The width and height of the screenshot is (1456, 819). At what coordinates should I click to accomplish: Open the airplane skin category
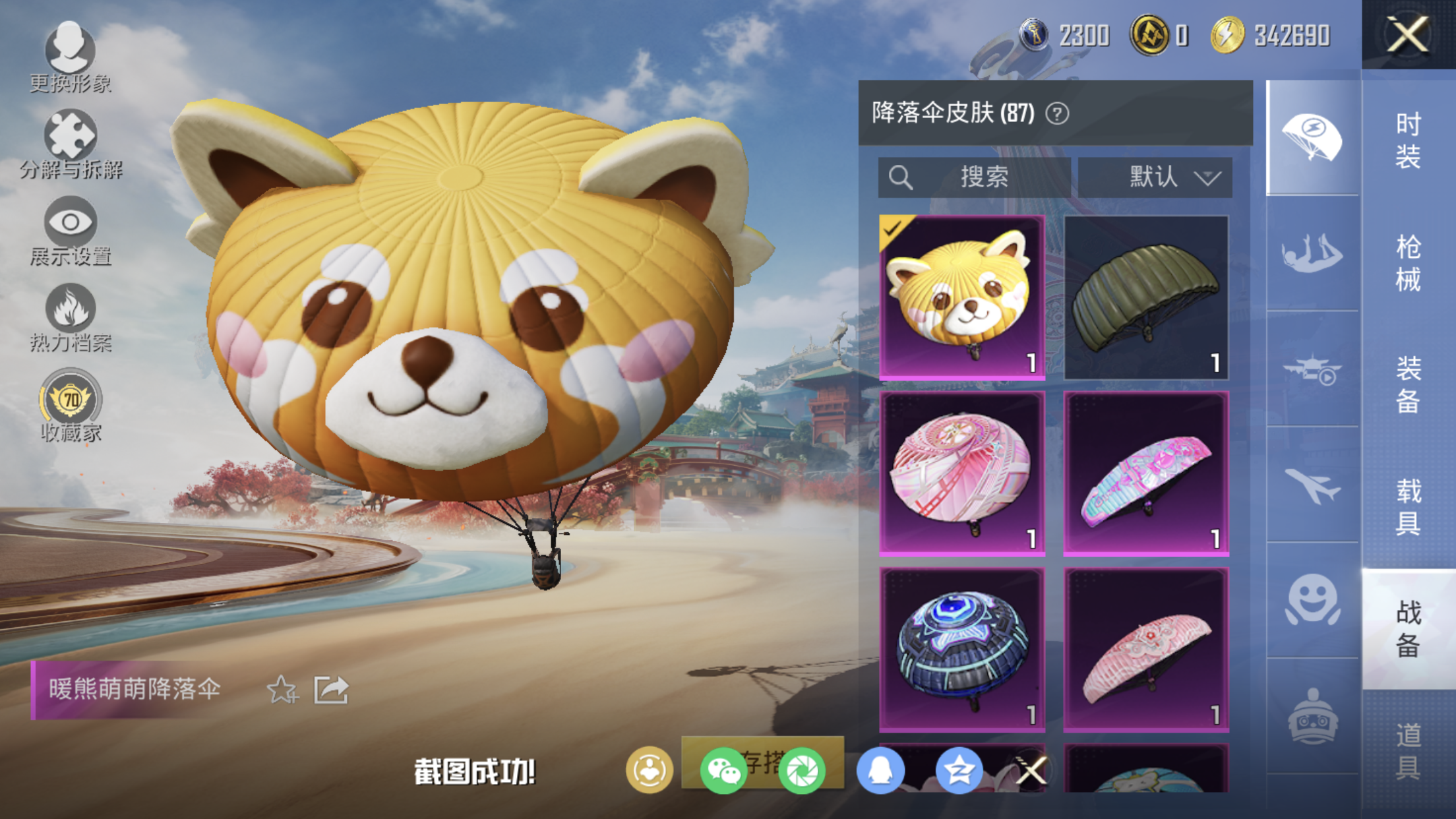[1312, 485]
